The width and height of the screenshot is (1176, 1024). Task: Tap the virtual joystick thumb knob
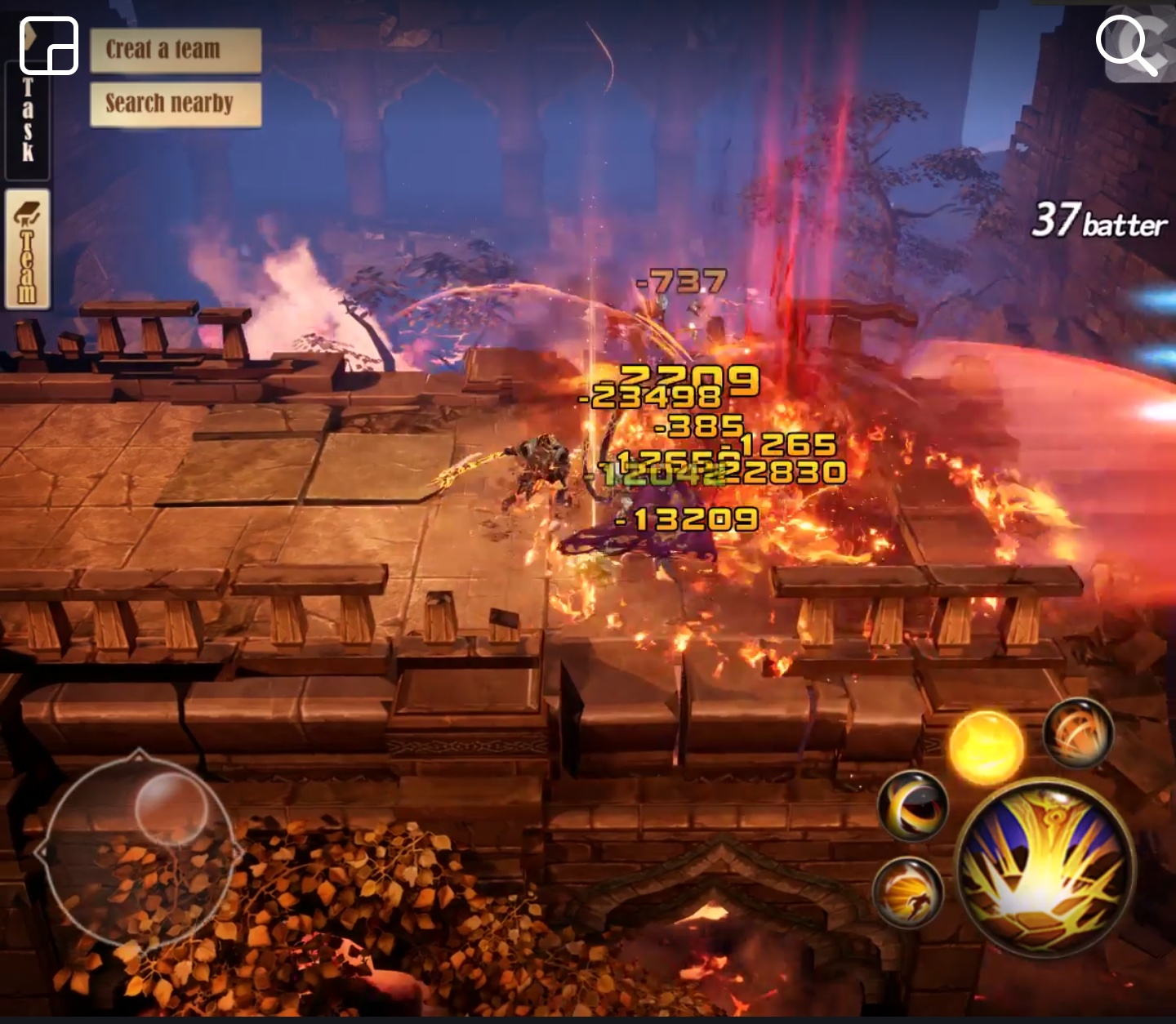[x=171, y=808]
